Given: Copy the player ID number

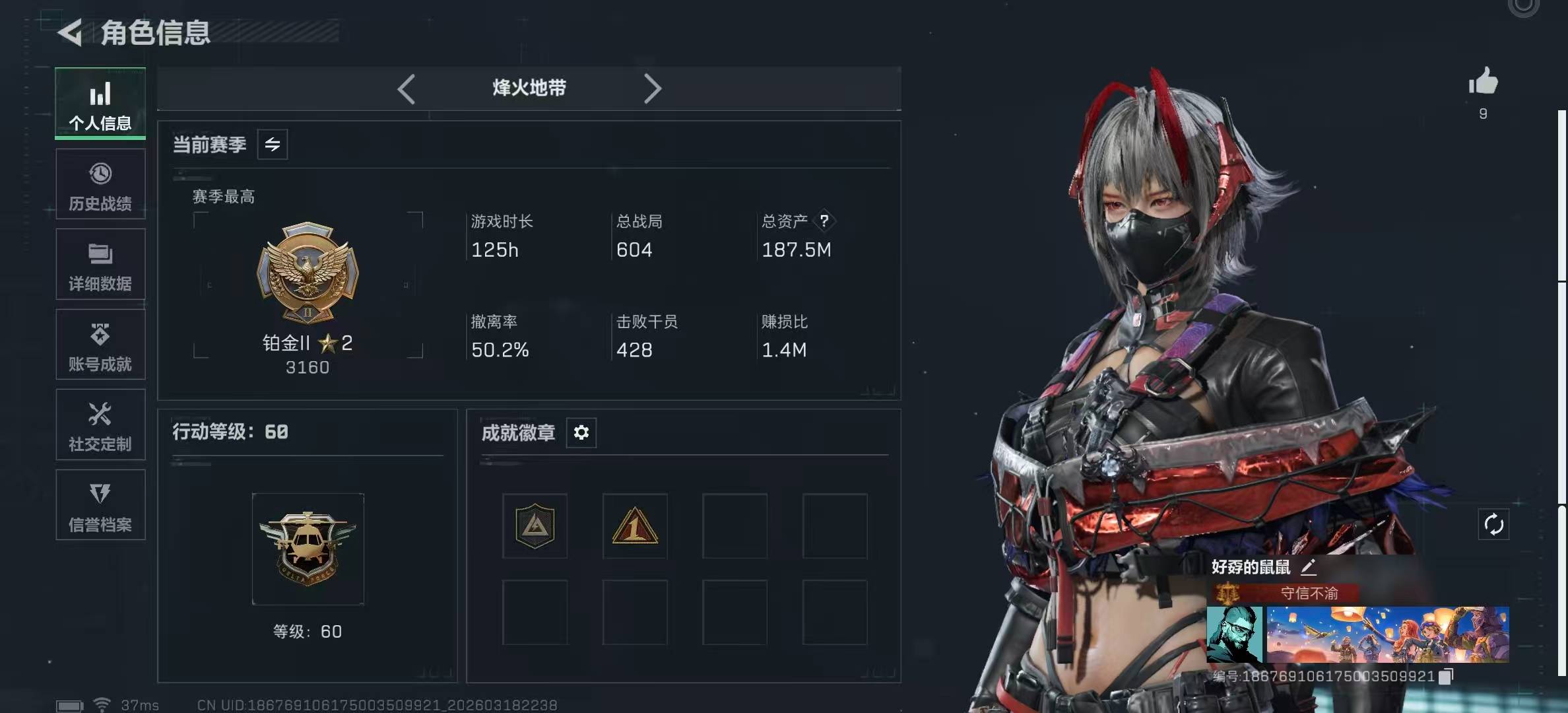Looking at the screenshot, I should [1445, 676].
